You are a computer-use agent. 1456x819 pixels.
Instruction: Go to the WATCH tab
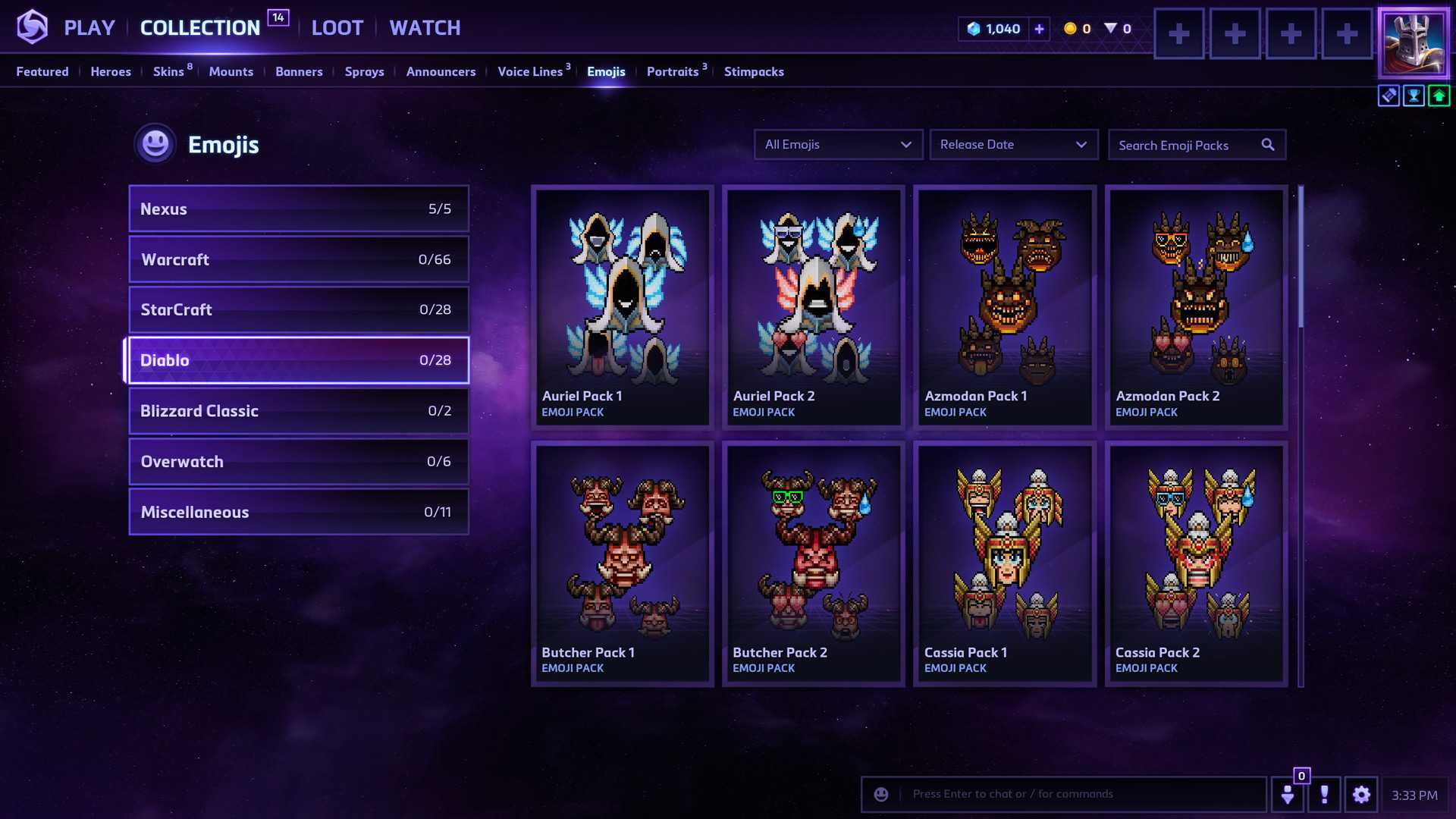[x=425, y=28]
